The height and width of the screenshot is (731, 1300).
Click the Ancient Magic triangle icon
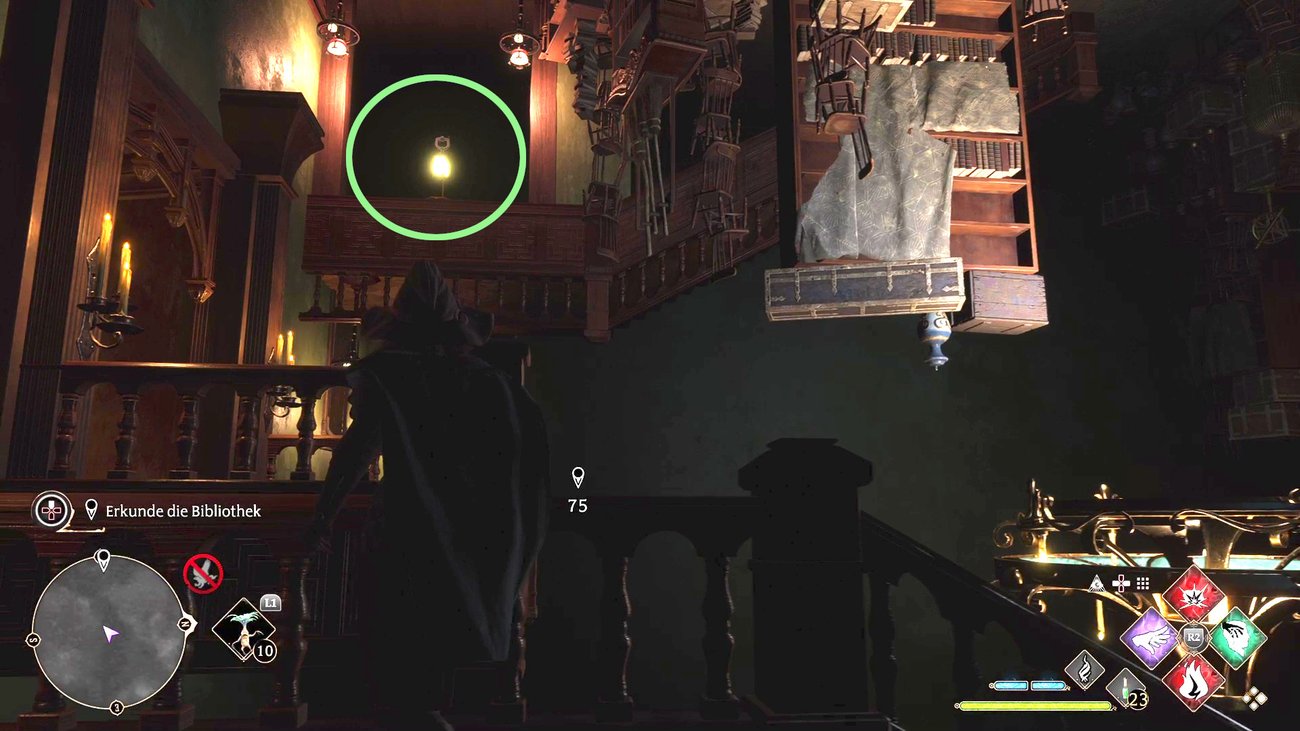click(x=1095, y=582)
